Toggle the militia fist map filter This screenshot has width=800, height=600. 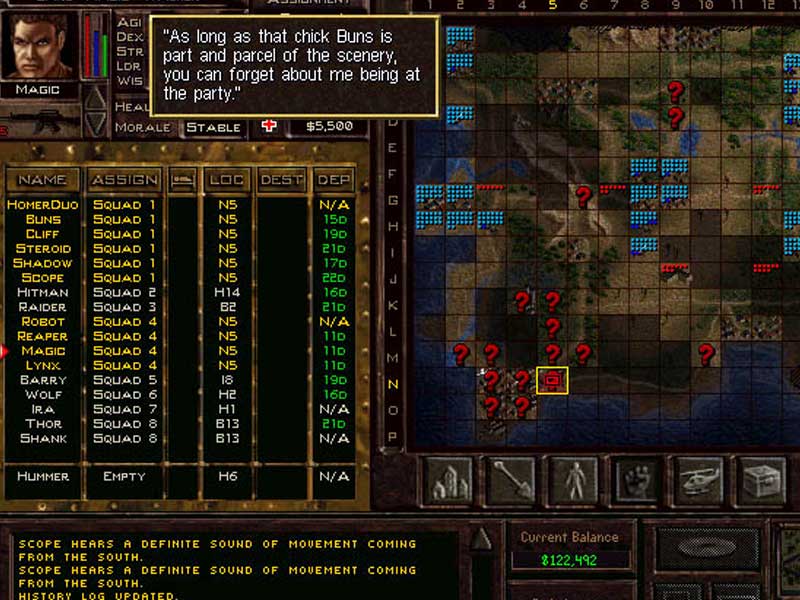635,481
